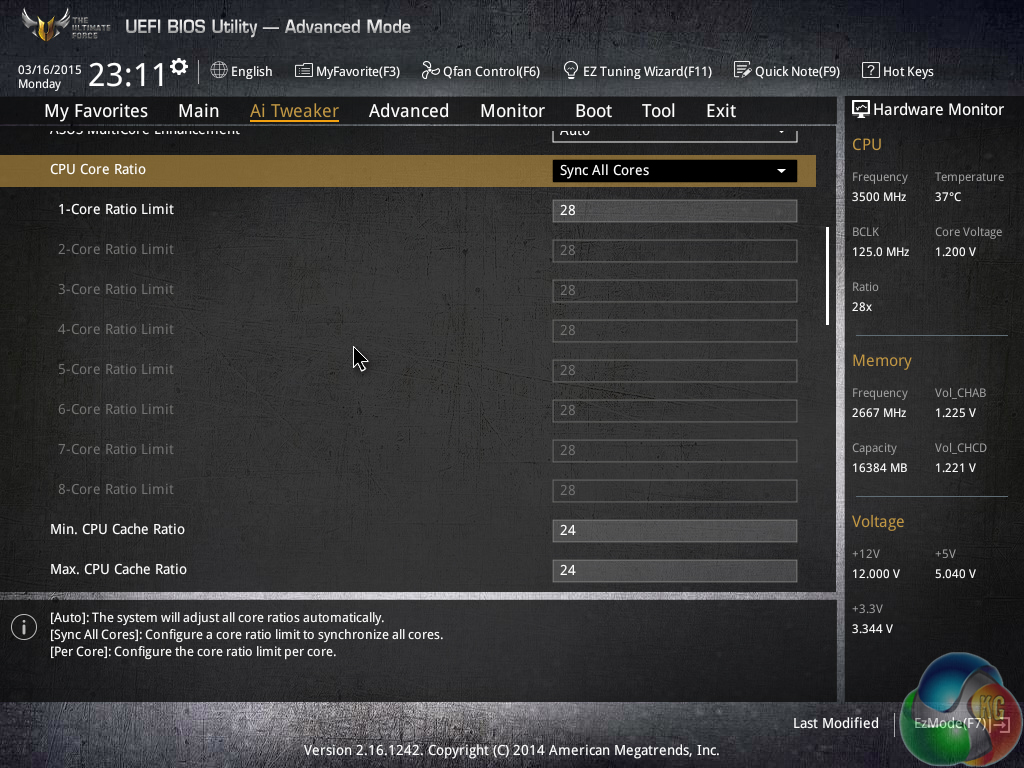This screenshot has height=768, width=1024.
Task: Show the Hot Keys list
Action: pos(898,71)
